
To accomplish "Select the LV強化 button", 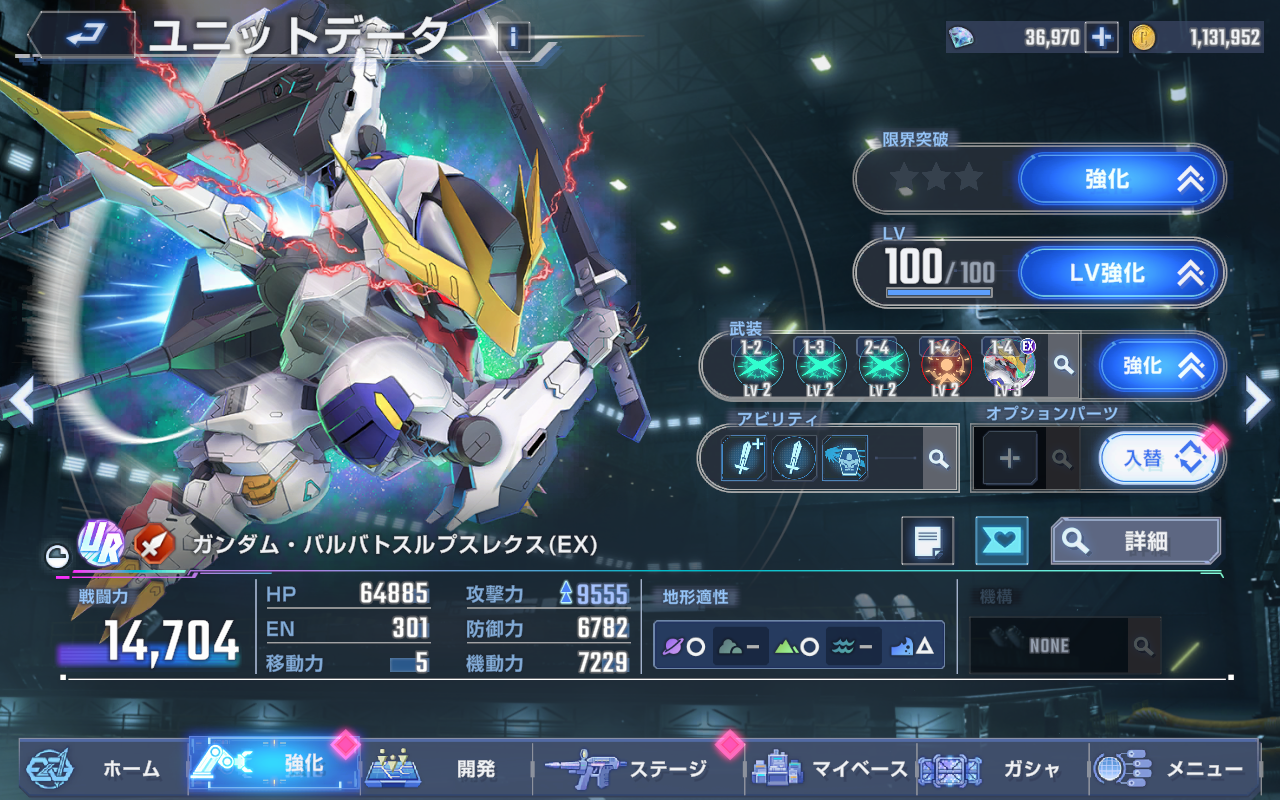I will (1121, 273).
